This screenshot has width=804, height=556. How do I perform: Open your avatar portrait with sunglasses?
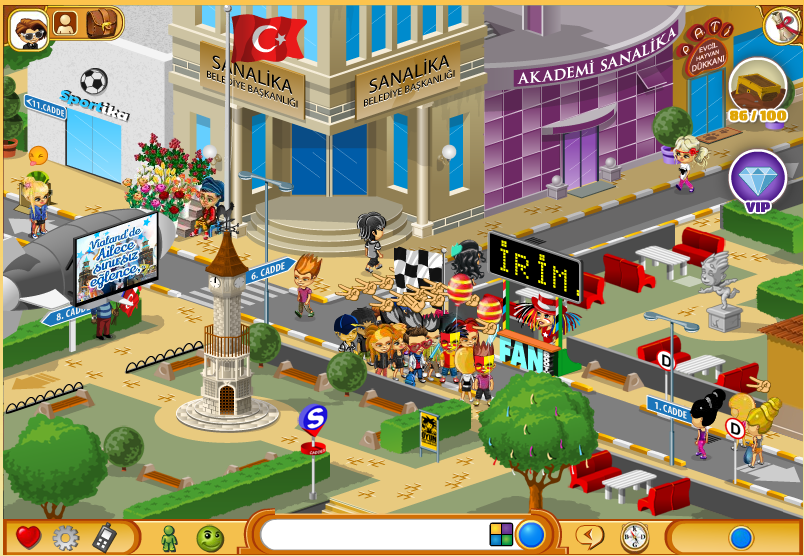(28, 27)
